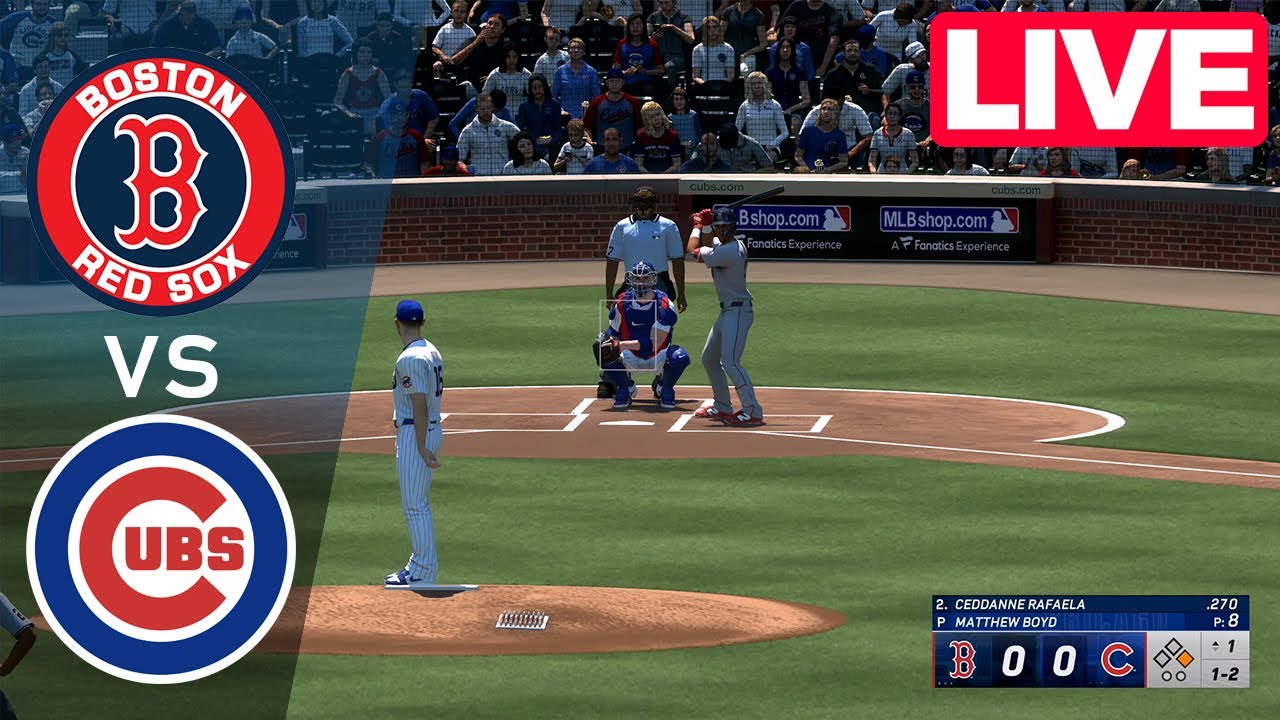The width and height of the screenshot is (1280, 720).
Task: Toggle the second-base diamond on scoreboard
Action: (1174, 644)
